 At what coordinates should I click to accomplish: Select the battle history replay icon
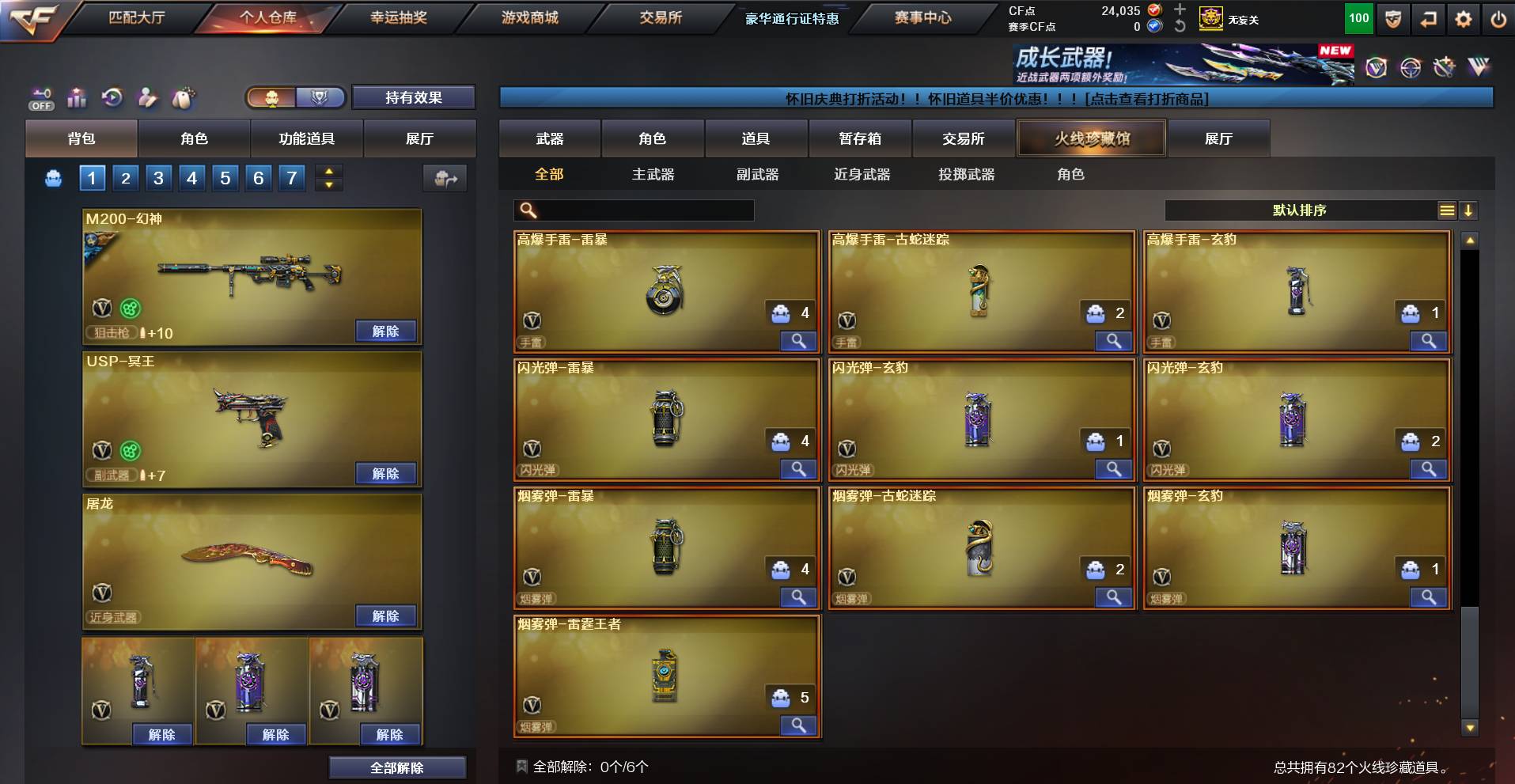(x=112, y=97)
